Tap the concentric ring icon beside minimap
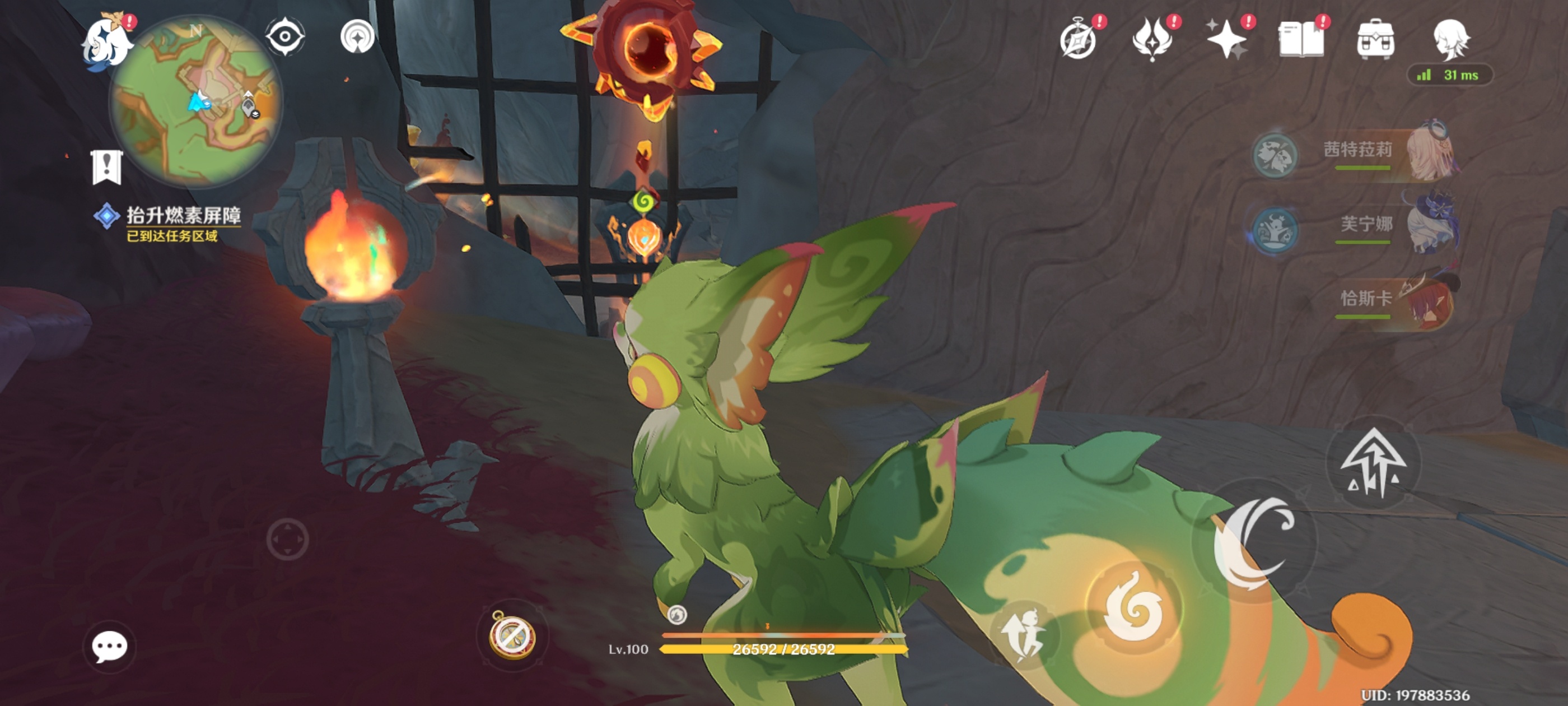The height and width of the screenshot is (706, 1568). (357, 37)
